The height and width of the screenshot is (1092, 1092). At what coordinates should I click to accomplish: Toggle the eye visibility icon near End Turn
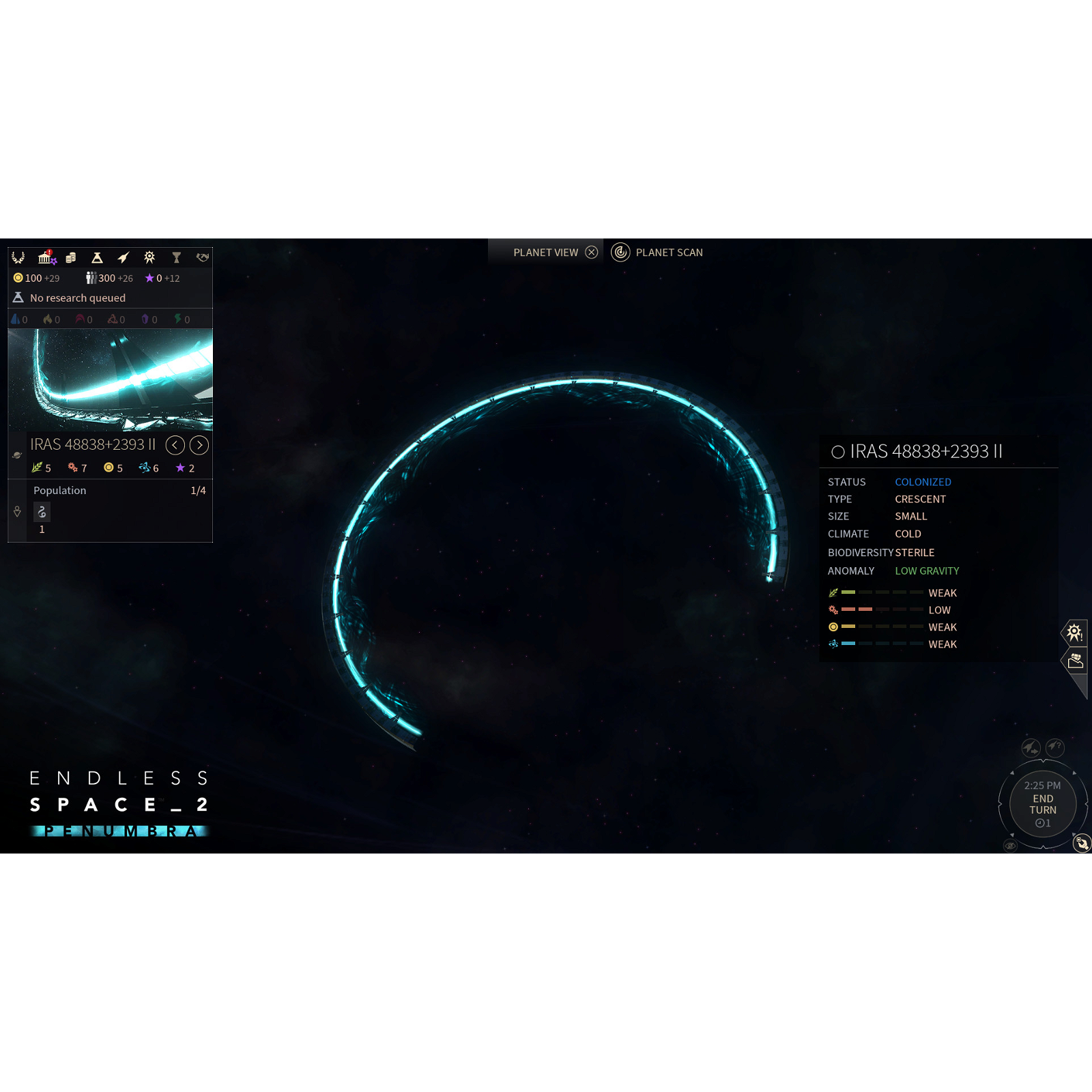coord(1010,845)
